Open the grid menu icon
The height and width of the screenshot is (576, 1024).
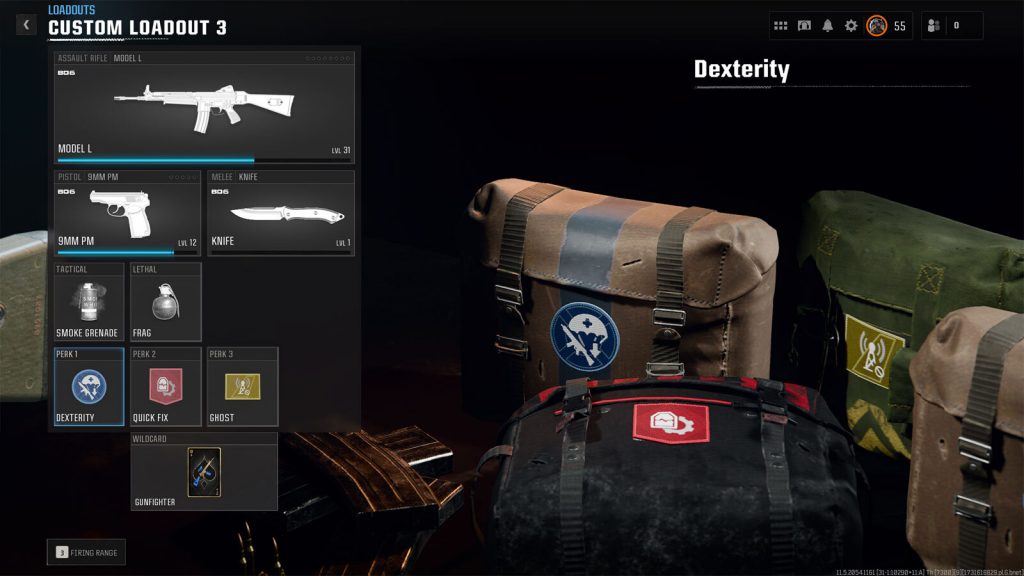(781, 26)
